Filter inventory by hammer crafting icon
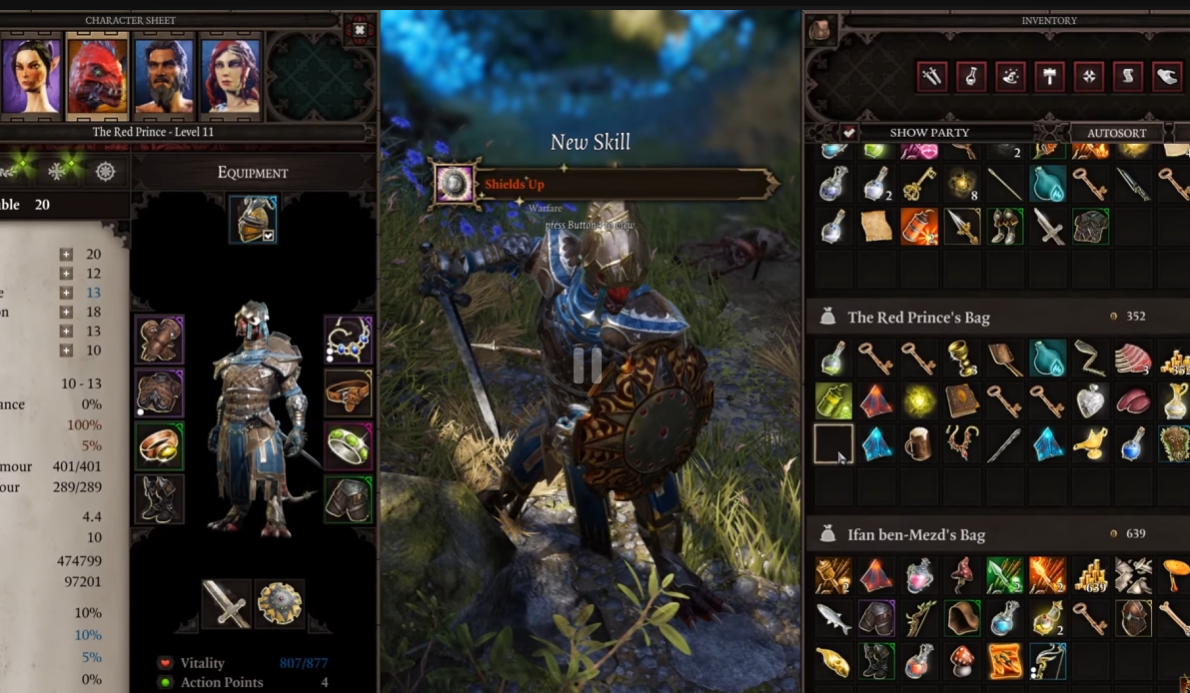Image resolution: width=1190 pixels, height=693 pixels. 1049,76
